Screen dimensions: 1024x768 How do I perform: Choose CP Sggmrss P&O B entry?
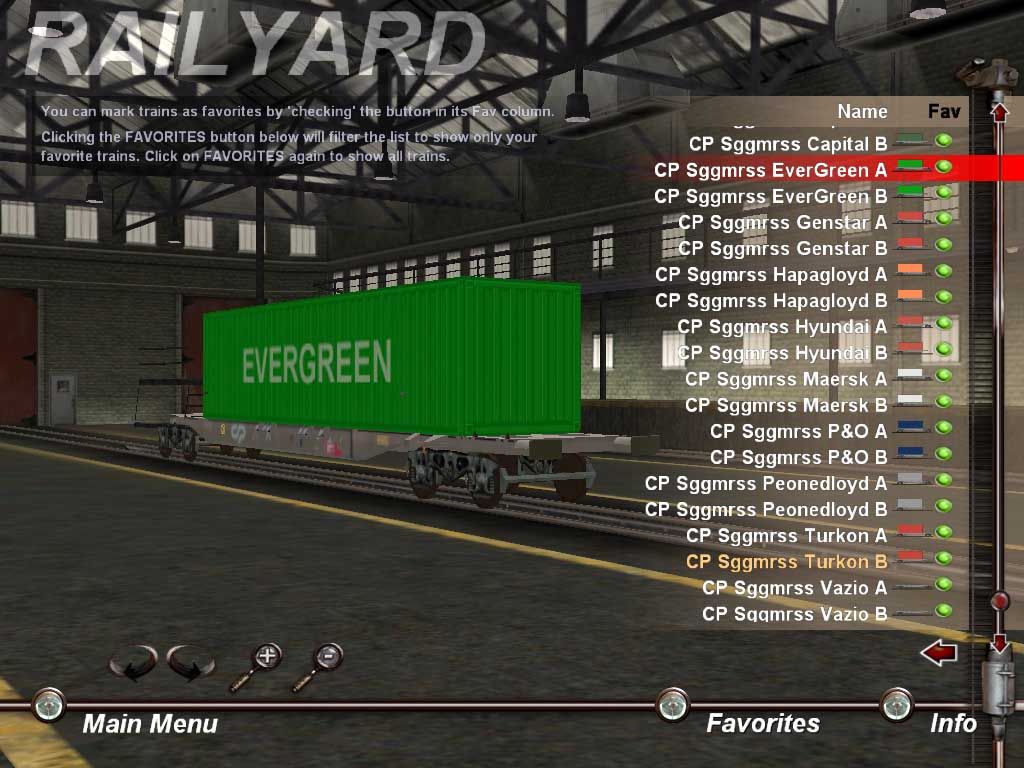[x=798, y=457]
